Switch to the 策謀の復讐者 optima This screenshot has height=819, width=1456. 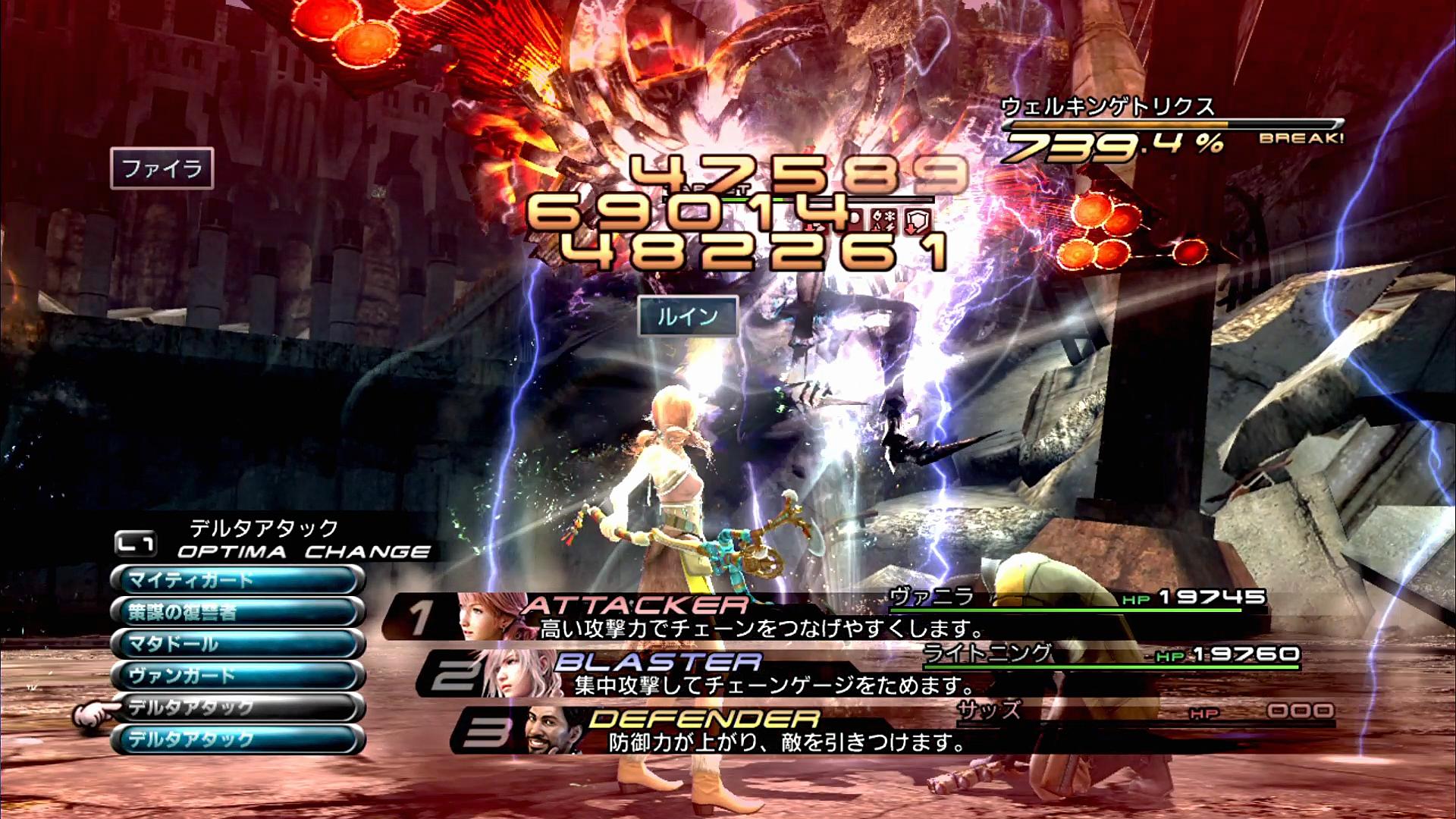237,613
